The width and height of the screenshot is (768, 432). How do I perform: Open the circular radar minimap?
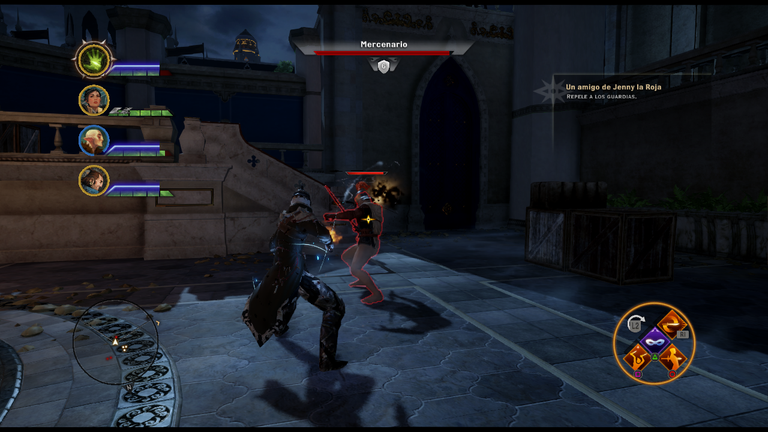[116, 343]
